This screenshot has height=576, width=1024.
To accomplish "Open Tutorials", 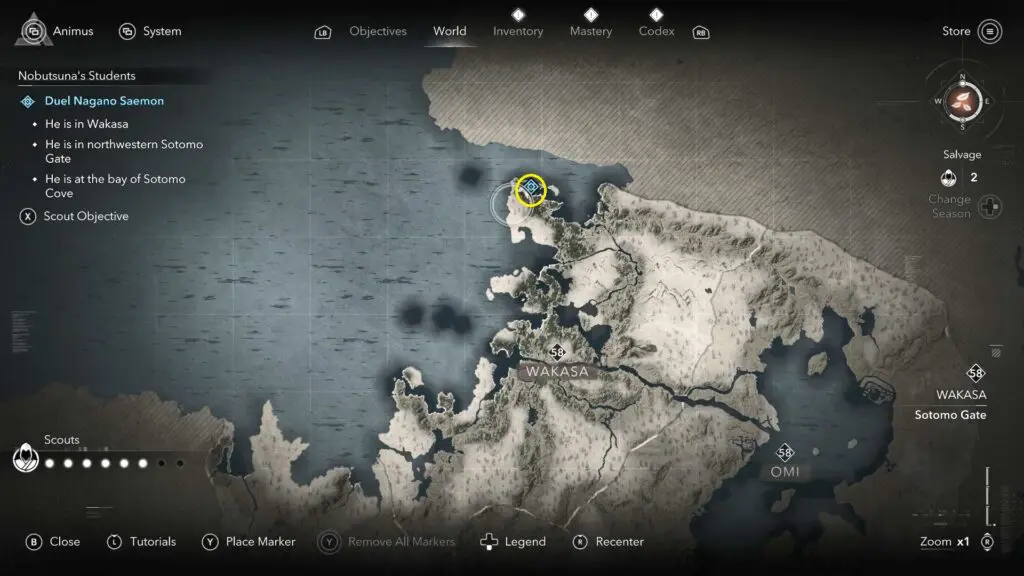I will click(x=141, y=542).
